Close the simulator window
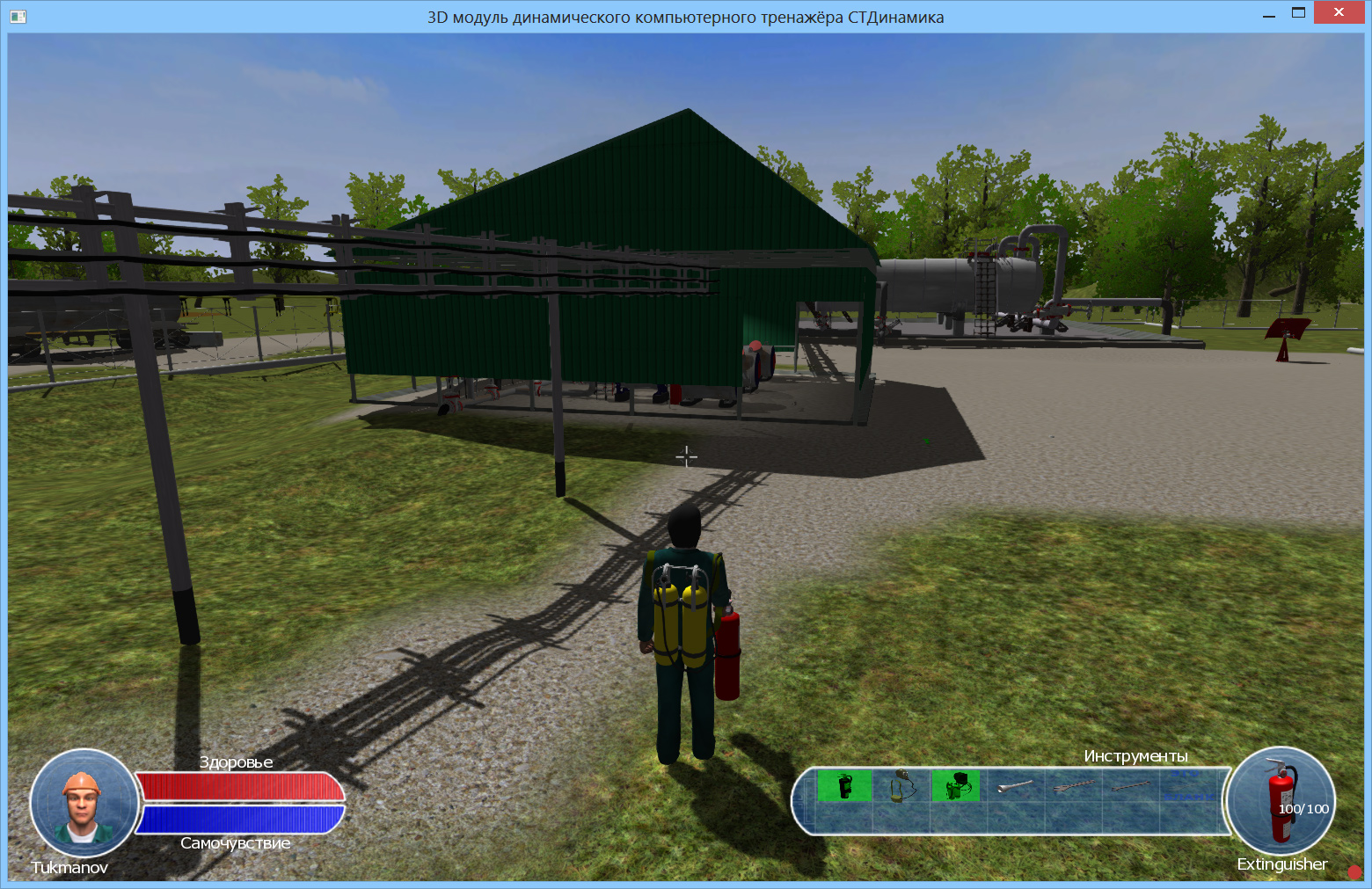The width and height of the screenshot is (1372, 889). tap(1338, 13)
